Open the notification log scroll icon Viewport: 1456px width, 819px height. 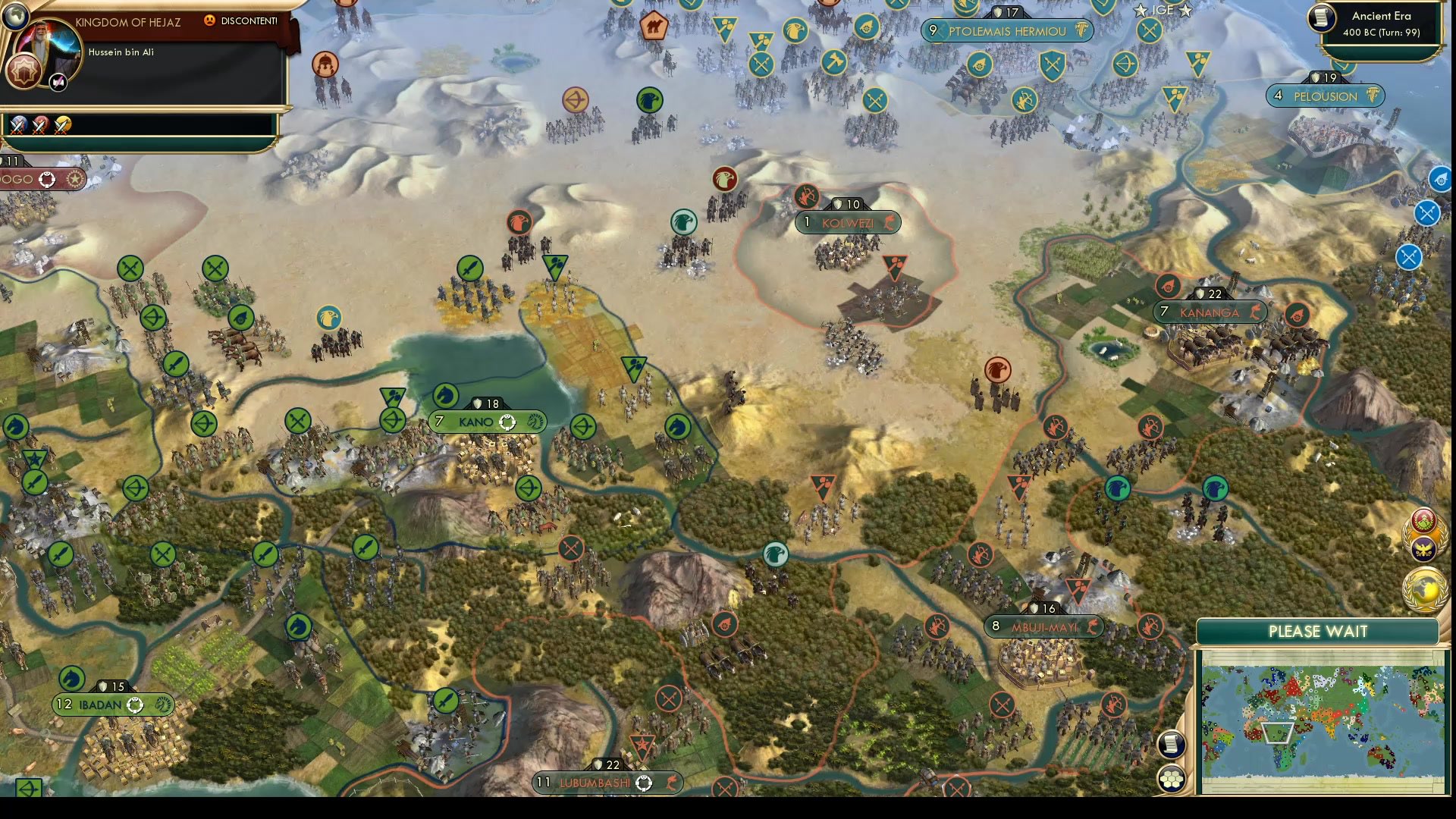(x=1172, y=744)
